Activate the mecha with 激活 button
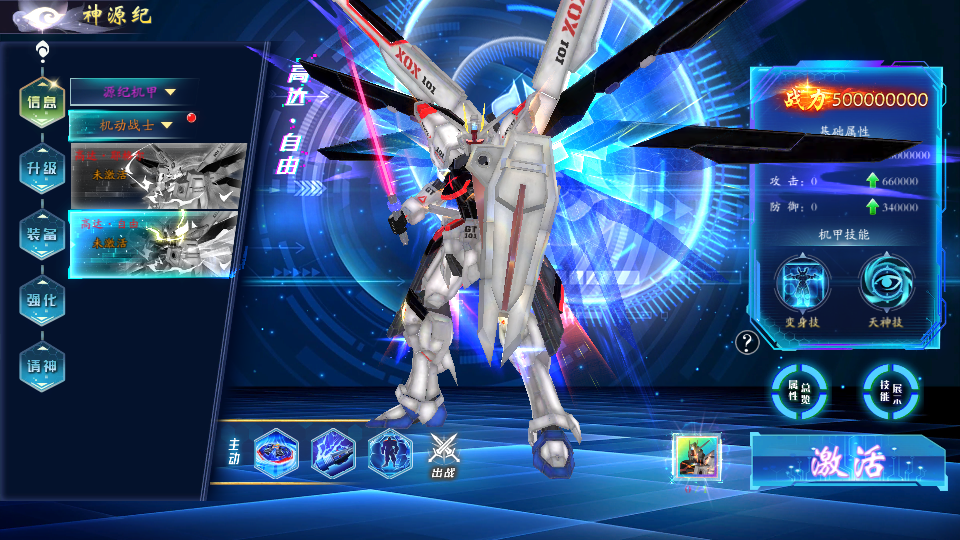Screen dimensions: 960x540 [x=848, y=463]
